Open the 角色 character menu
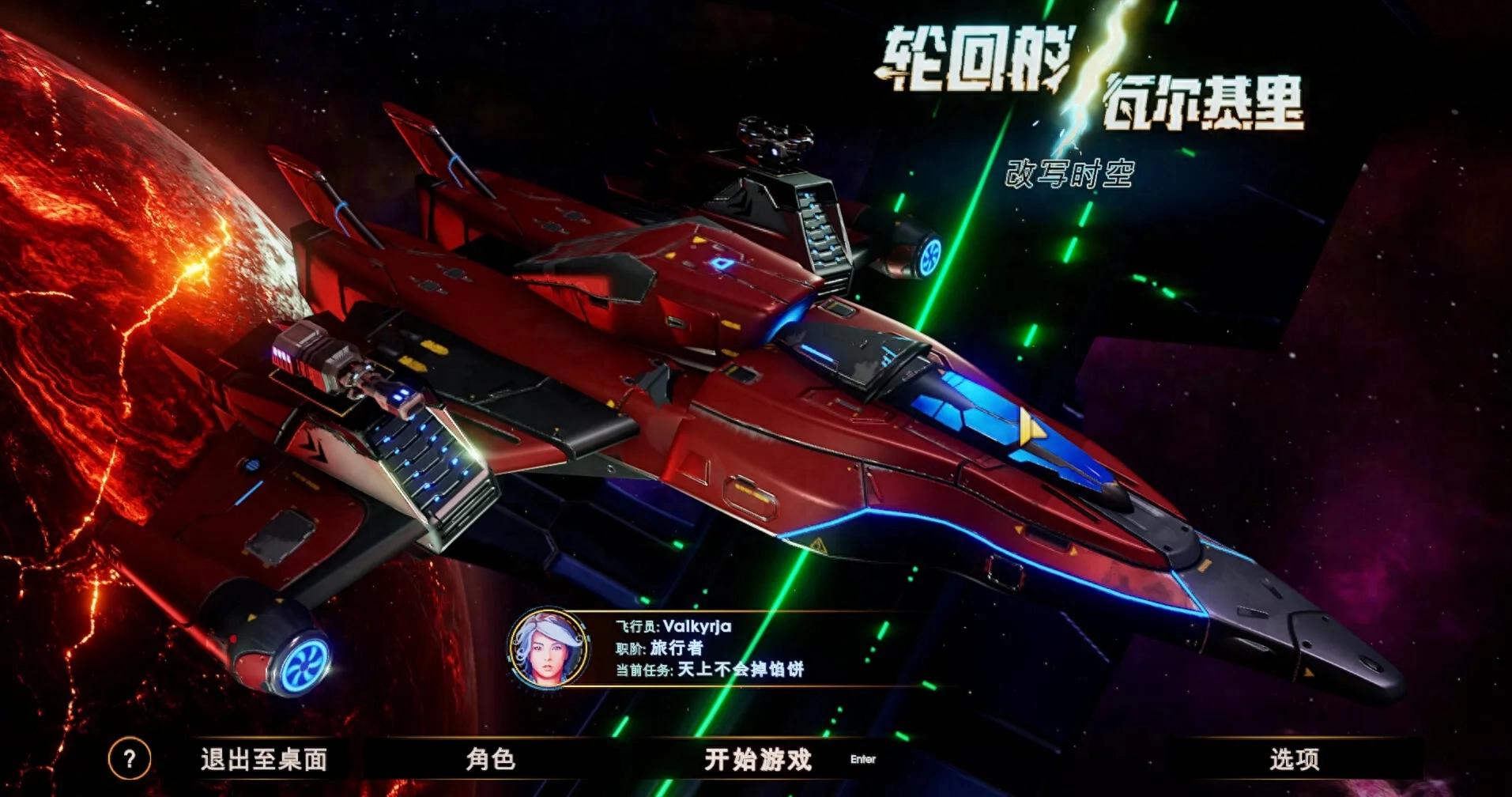Screen dimensions: 1512x797 [x=490, y=760]
